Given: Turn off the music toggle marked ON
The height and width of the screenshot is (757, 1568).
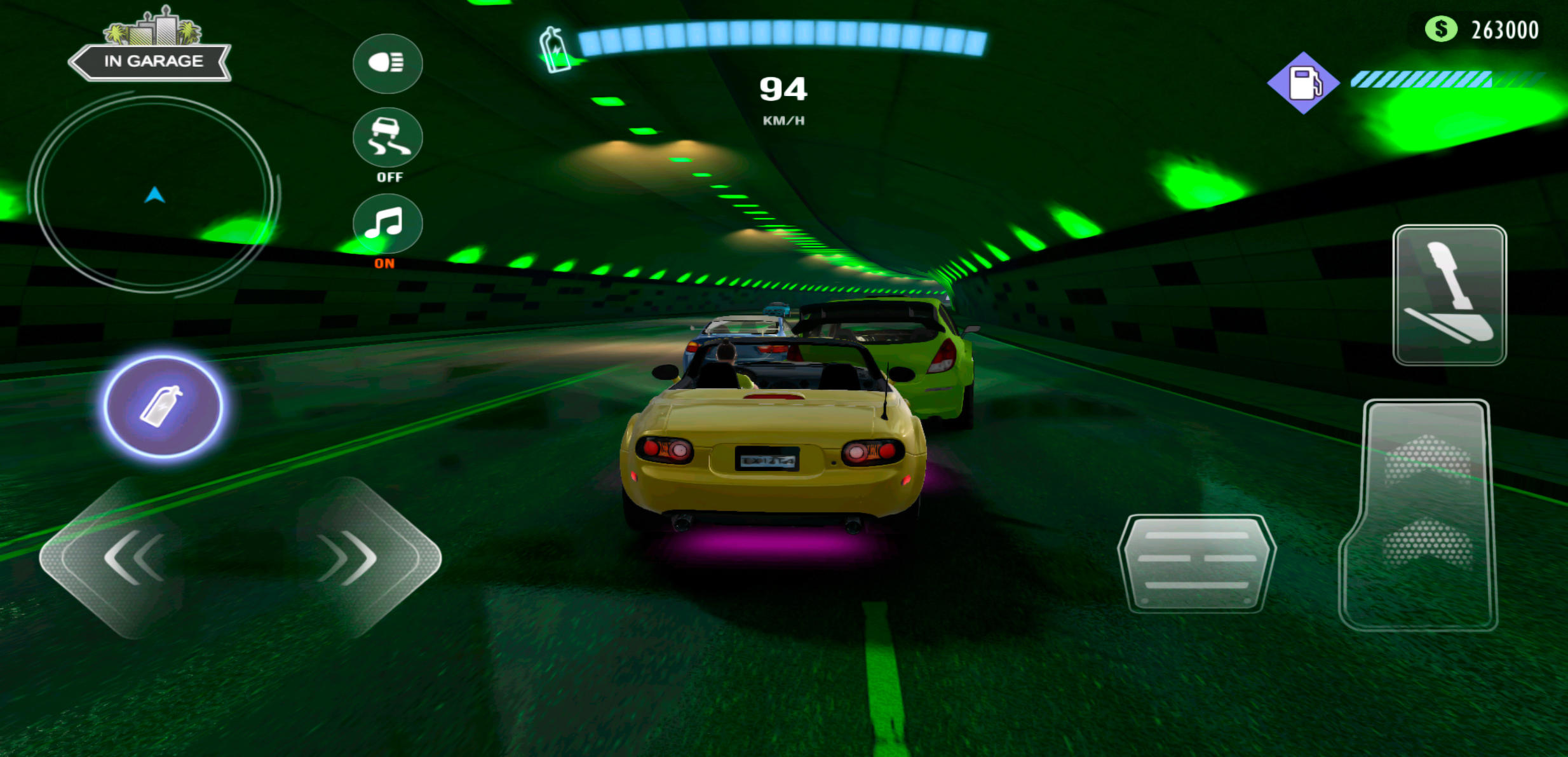Looking at the screenshot, I should (388, 224).
